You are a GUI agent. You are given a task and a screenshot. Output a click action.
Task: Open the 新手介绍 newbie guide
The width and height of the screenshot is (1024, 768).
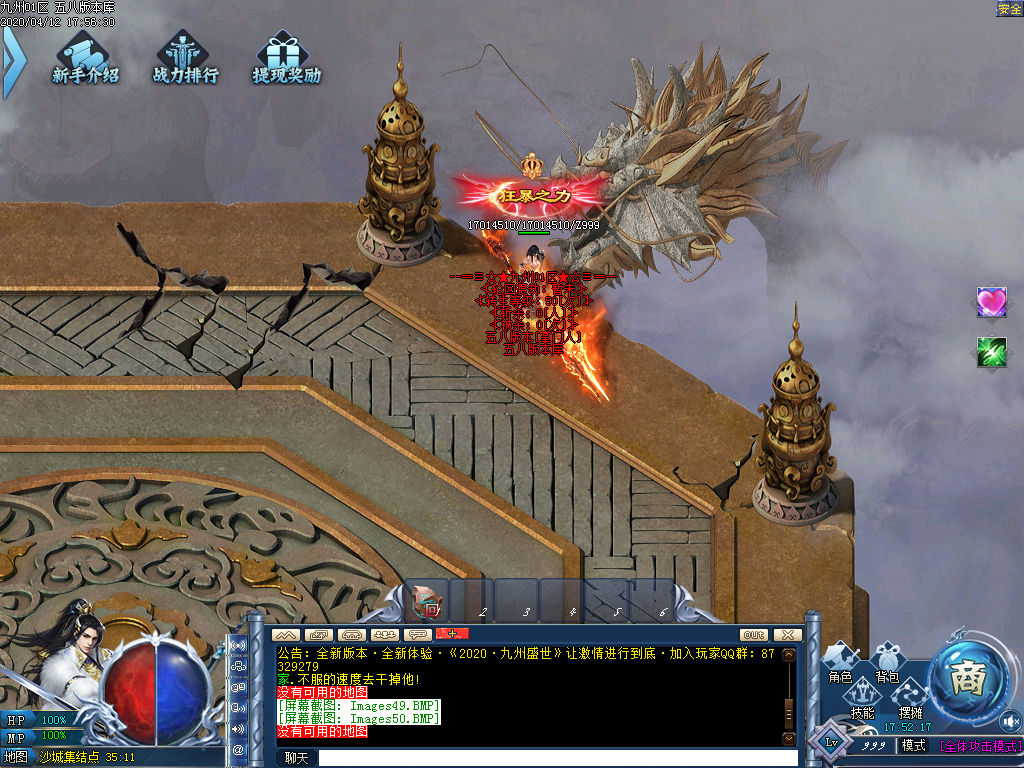86,58
